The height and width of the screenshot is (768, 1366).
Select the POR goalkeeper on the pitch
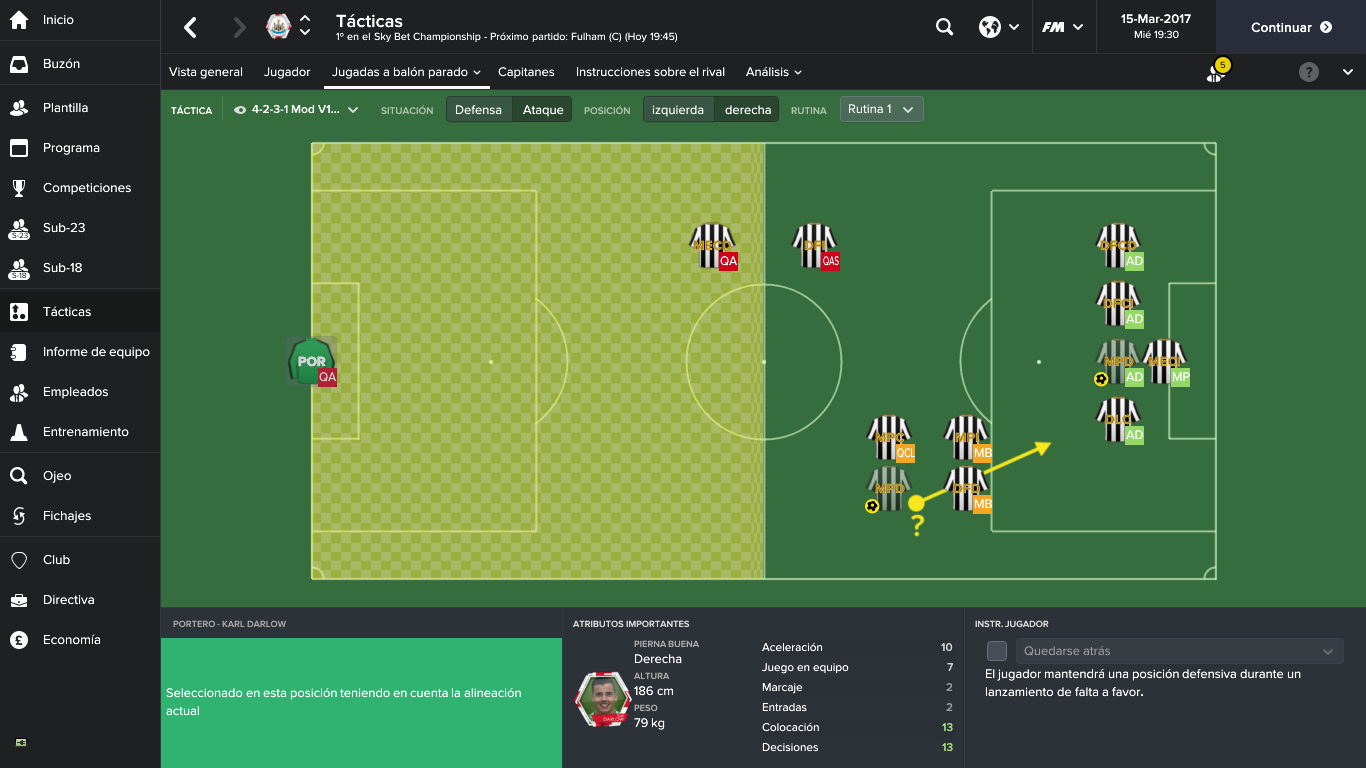point(310,362)
